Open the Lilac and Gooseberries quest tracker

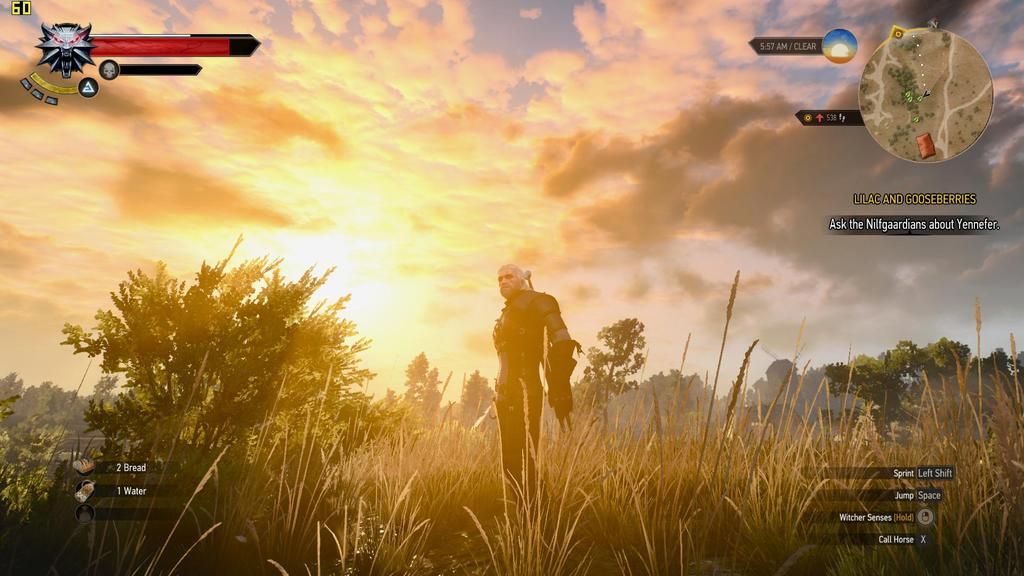(x=914, y=200)
